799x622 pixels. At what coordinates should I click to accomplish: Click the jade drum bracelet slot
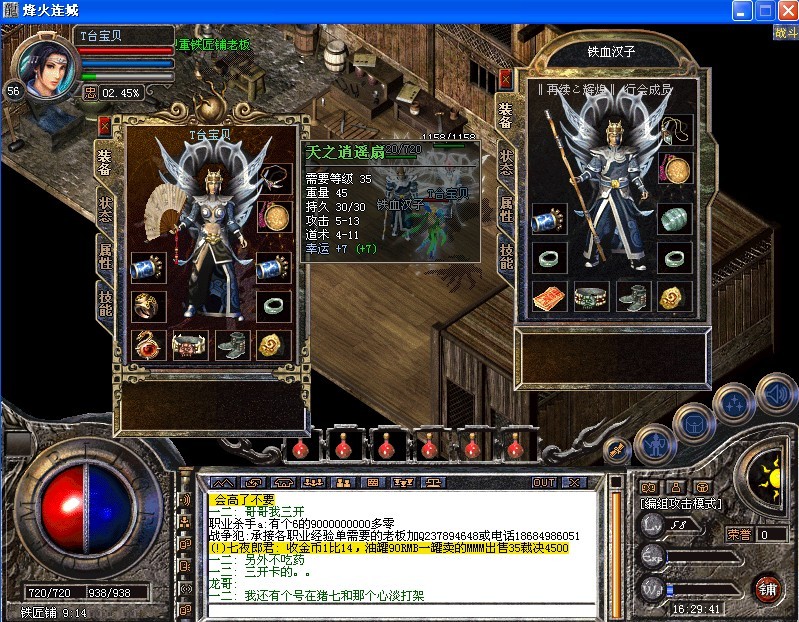pos(674,219)
